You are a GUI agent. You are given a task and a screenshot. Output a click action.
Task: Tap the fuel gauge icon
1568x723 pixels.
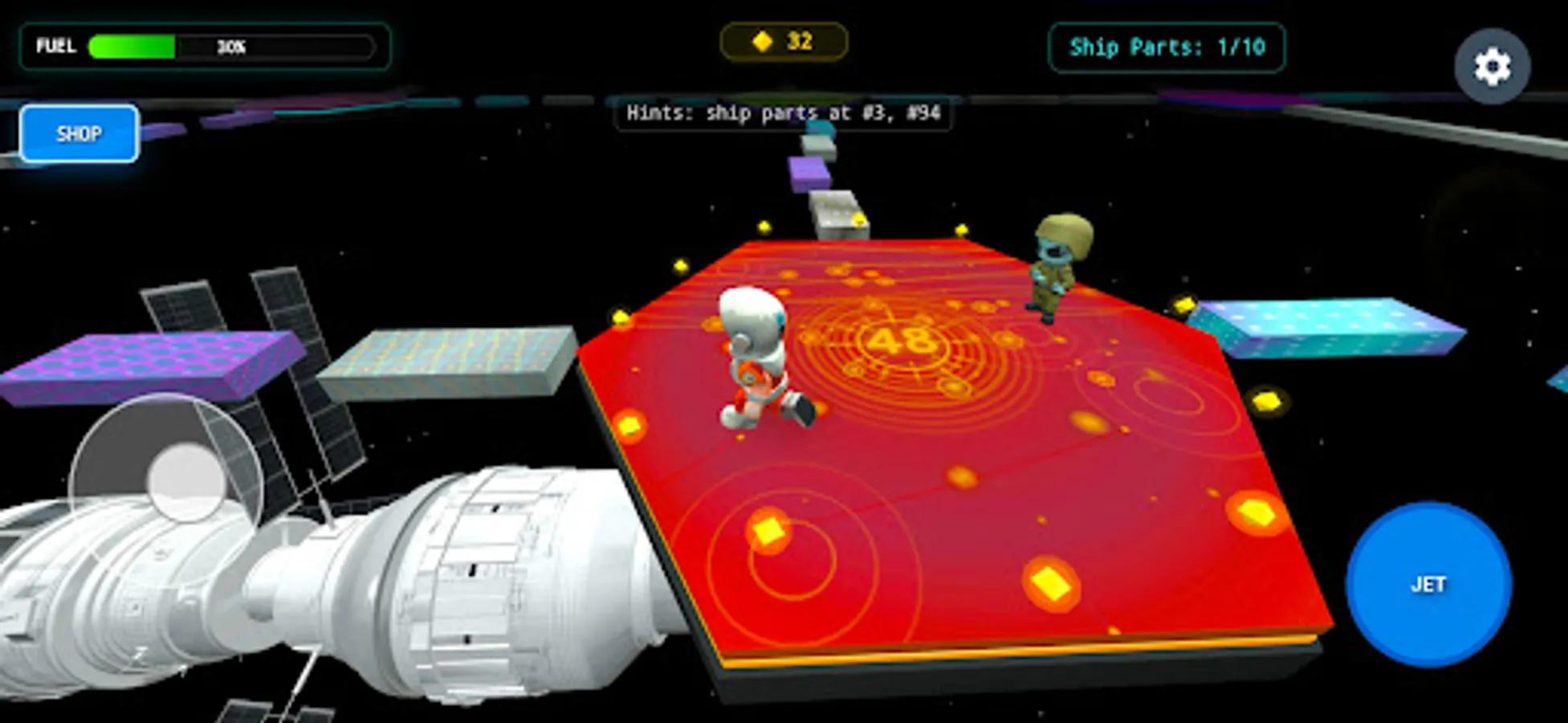click(x=56, y=46)
